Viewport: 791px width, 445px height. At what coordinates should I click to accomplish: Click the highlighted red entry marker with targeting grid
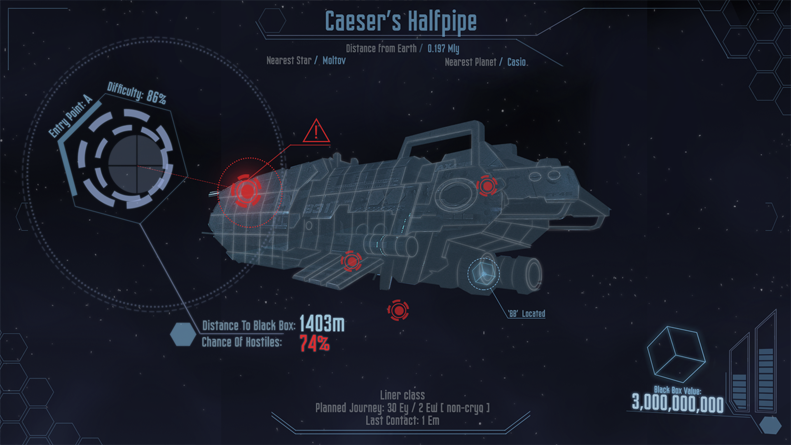point(245,189)
